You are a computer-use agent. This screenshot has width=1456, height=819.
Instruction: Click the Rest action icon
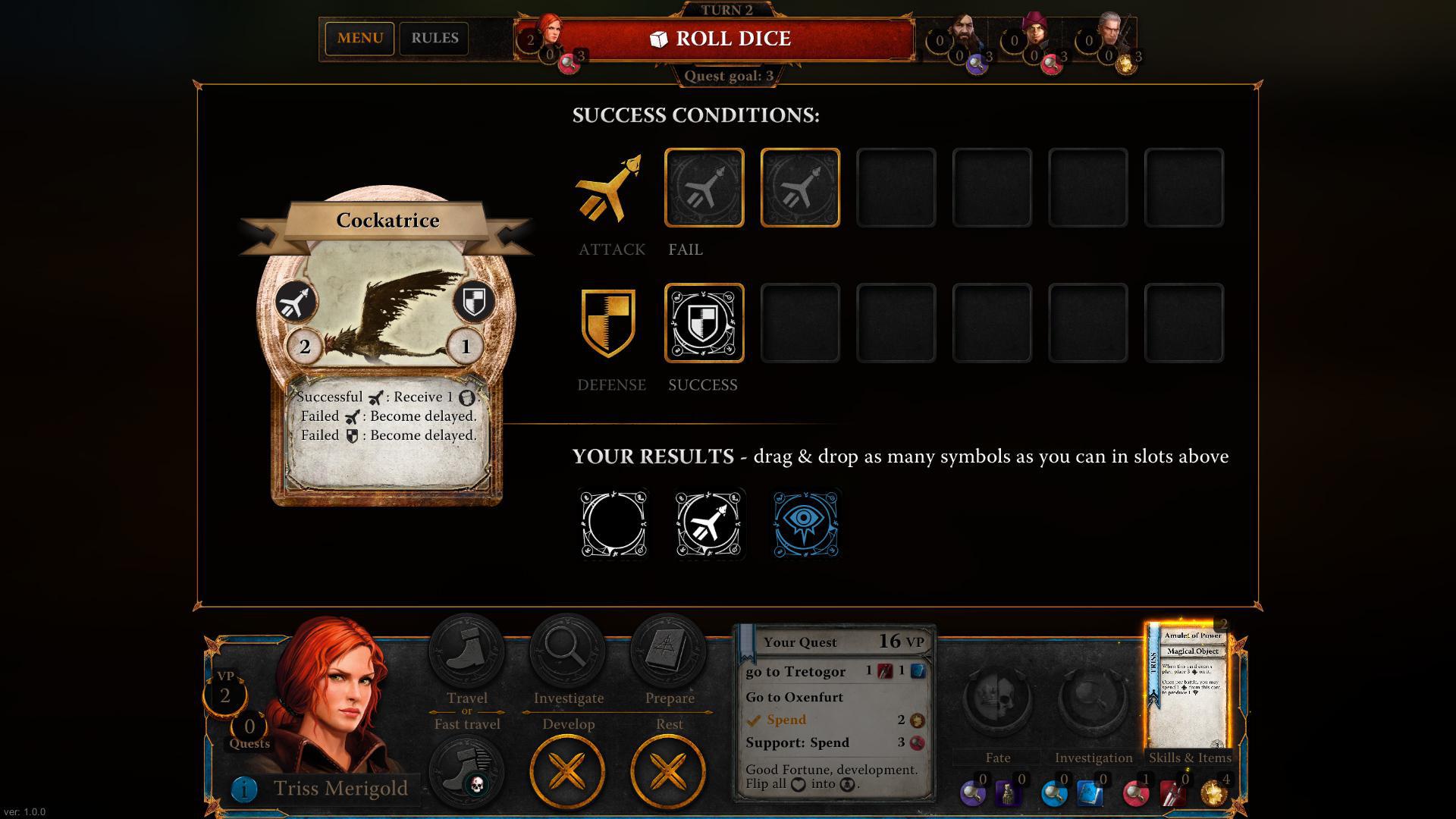click(x=668, y=768)
